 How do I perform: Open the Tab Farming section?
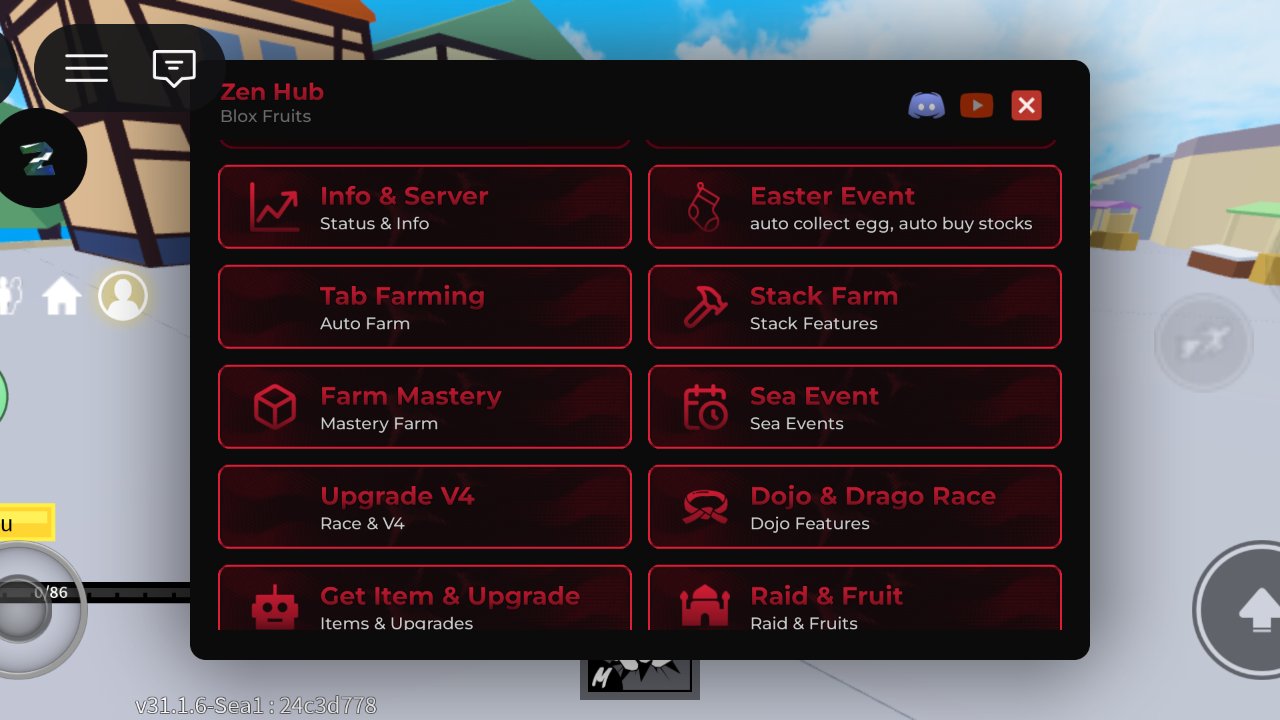[424, 307]
